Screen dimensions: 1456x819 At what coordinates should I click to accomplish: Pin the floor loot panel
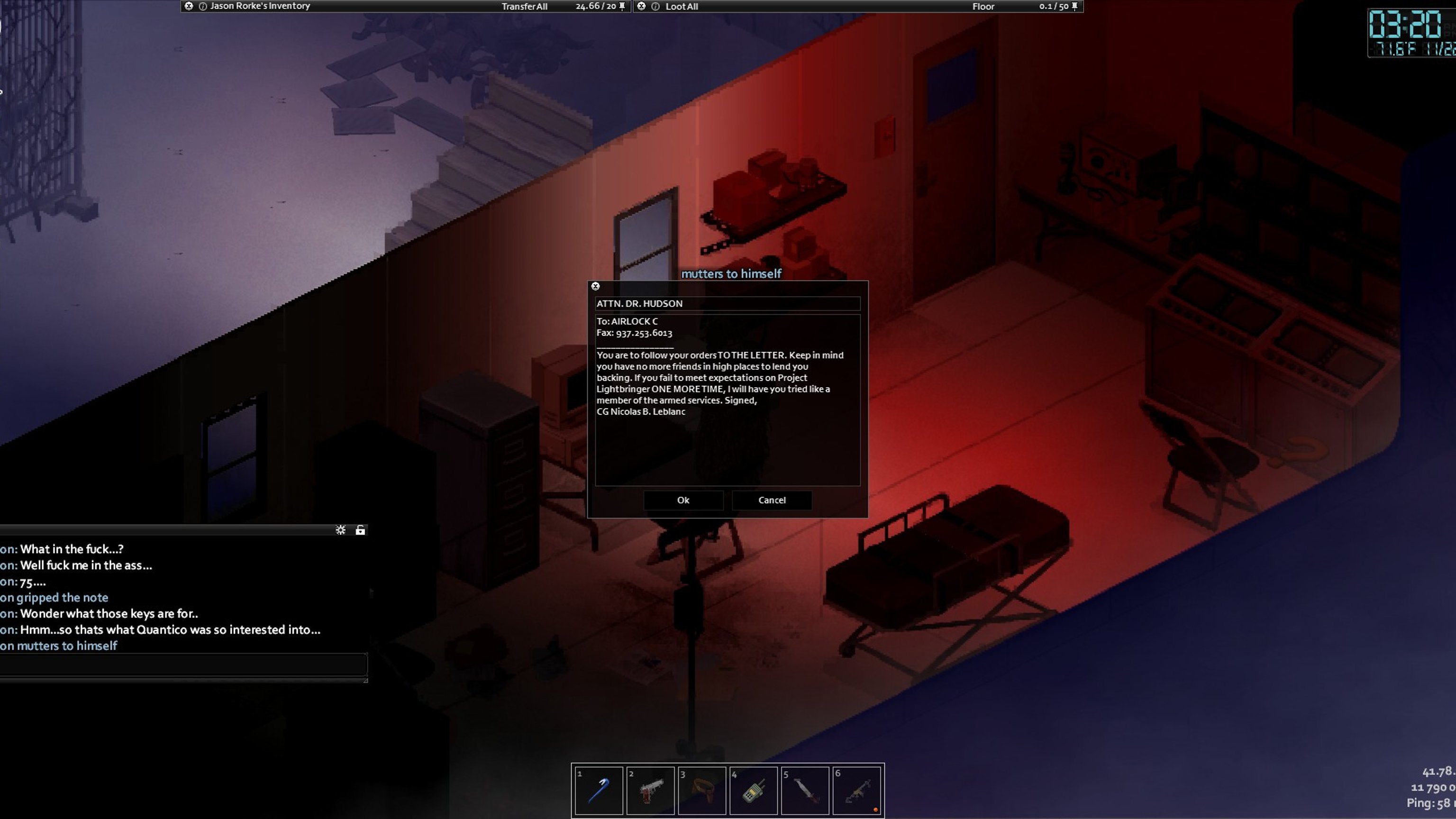(x=1074, y=6)
